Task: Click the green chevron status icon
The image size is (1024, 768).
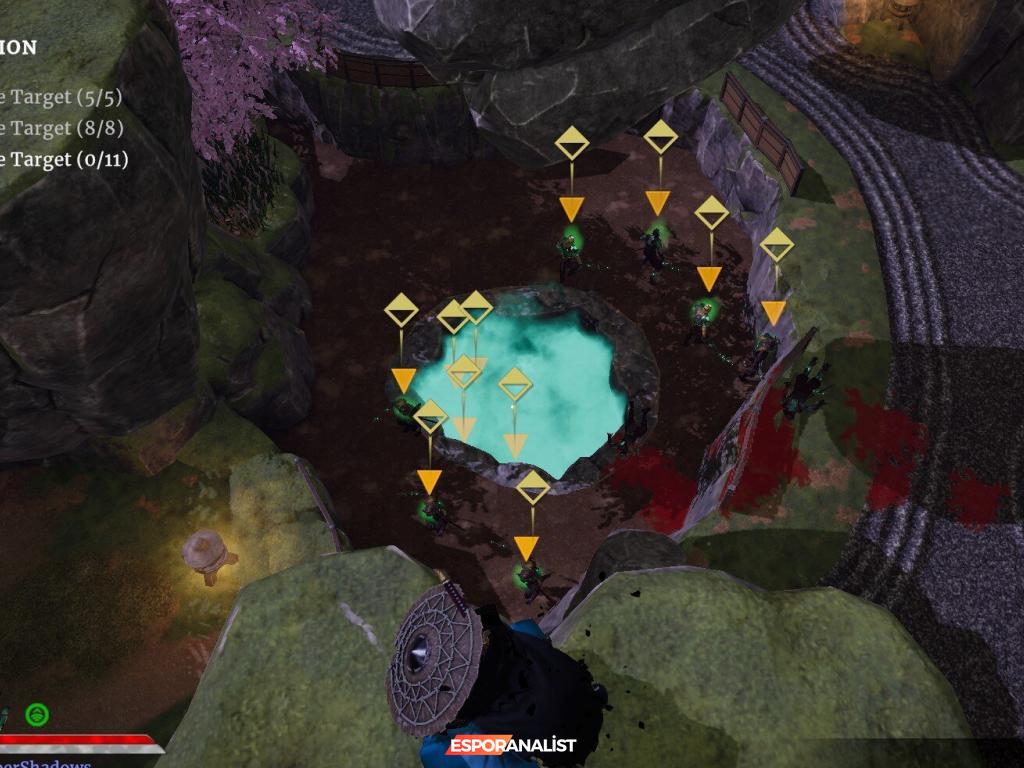Action: 38,715
